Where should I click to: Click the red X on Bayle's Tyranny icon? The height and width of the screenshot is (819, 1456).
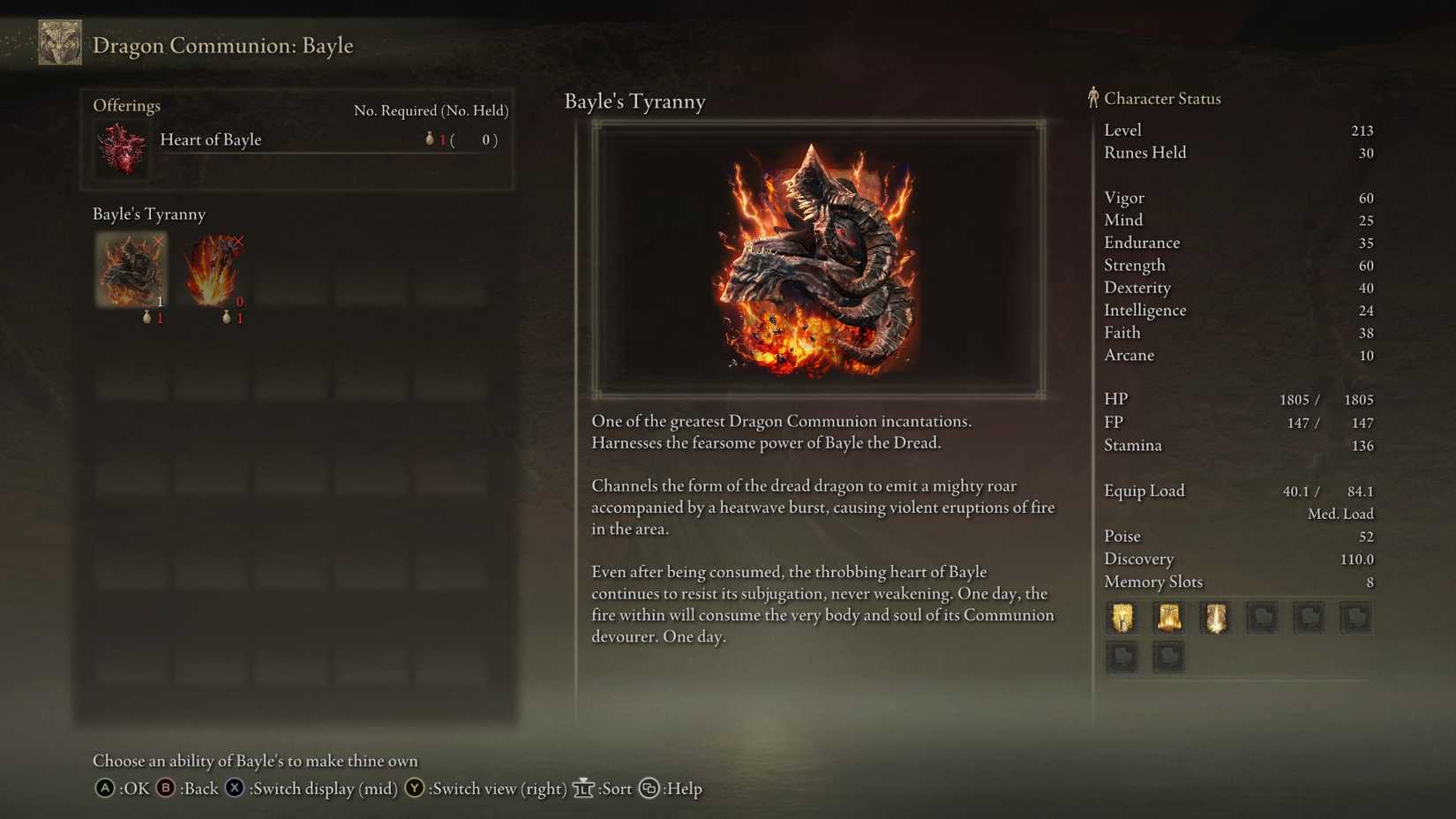(159, 241)
